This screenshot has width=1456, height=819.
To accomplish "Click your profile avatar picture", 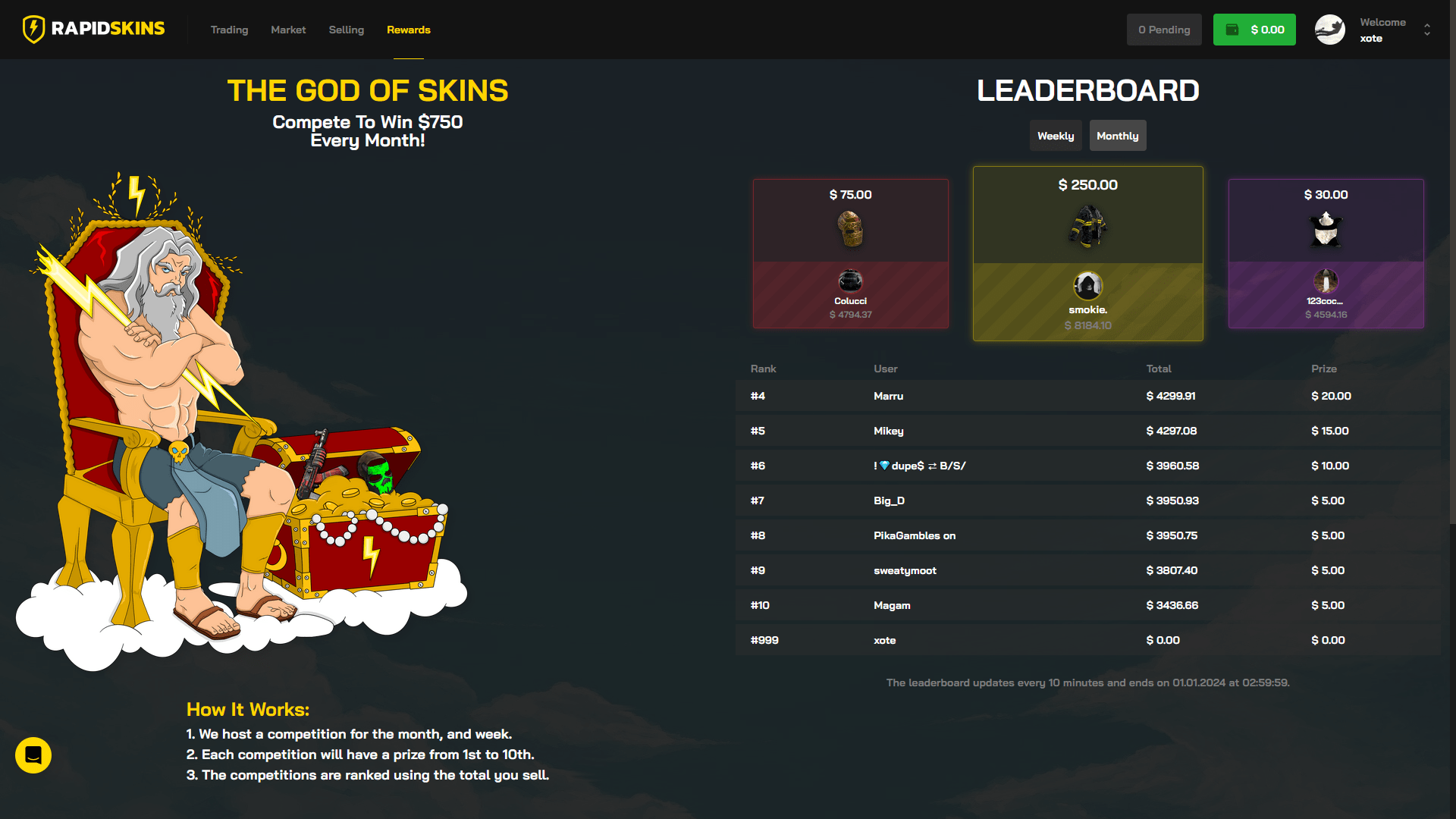I will pos(1329,29).
